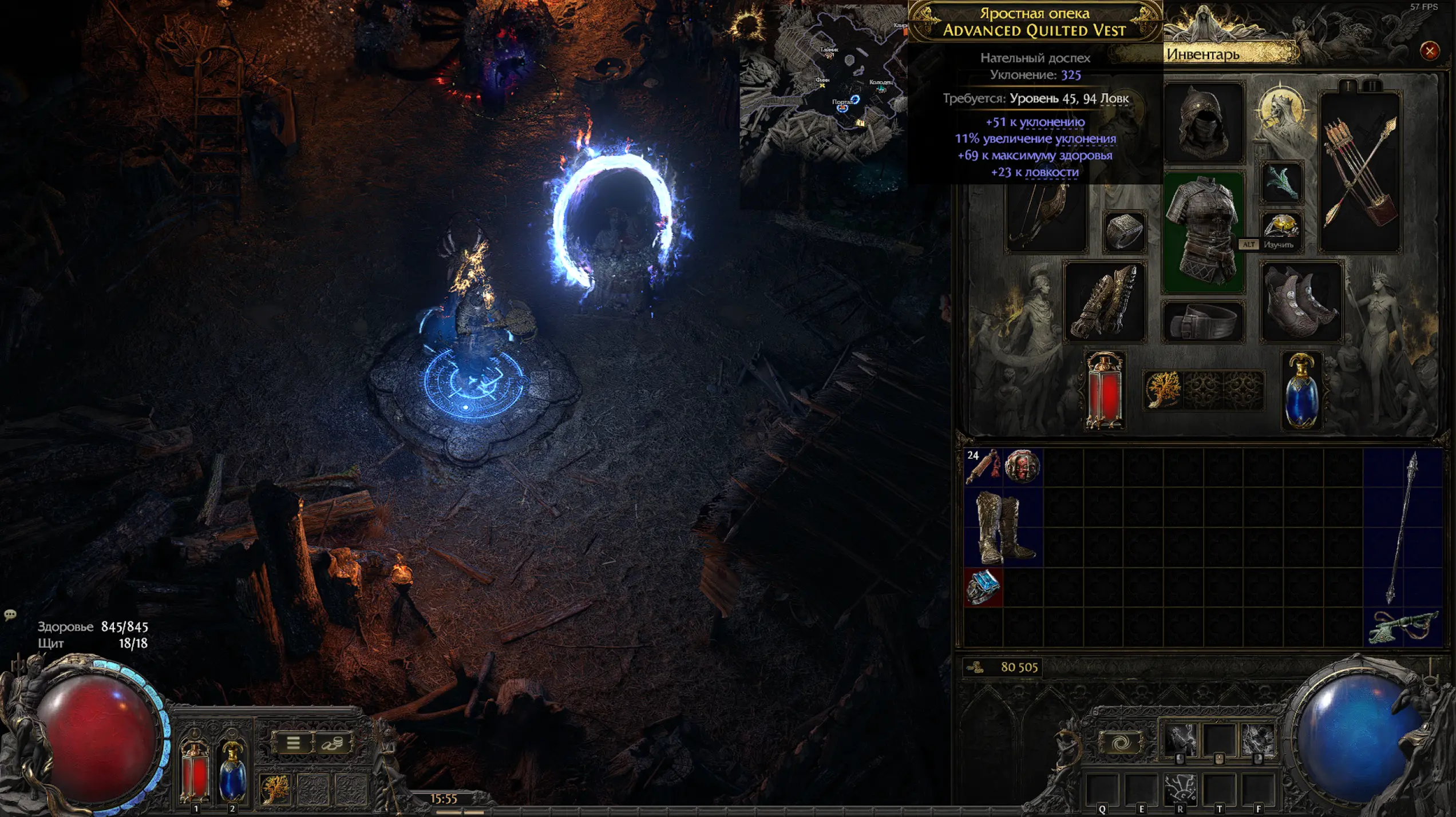Open the menu button with three lines
Viewport: 1456px width, 817px height.
coord(293,743)
